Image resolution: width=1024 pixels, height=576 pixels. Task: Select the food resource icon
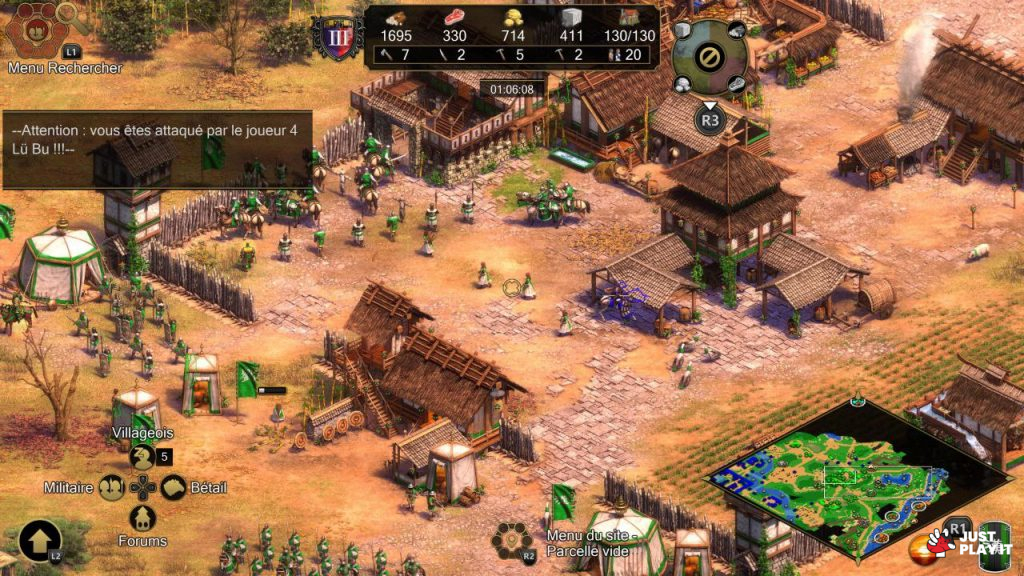coord(454,19)
